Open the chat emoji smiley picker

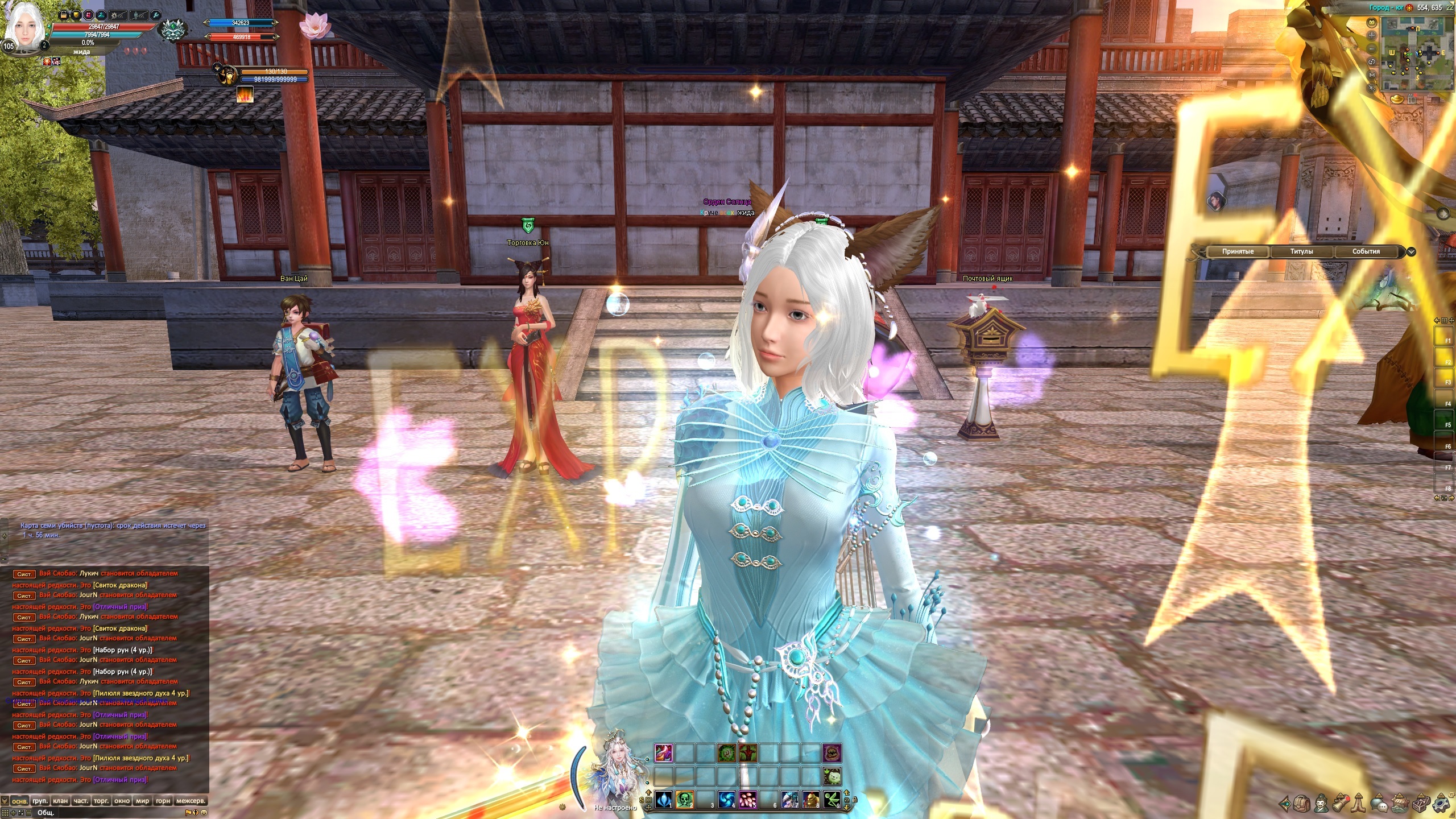(x=204, y=812)
